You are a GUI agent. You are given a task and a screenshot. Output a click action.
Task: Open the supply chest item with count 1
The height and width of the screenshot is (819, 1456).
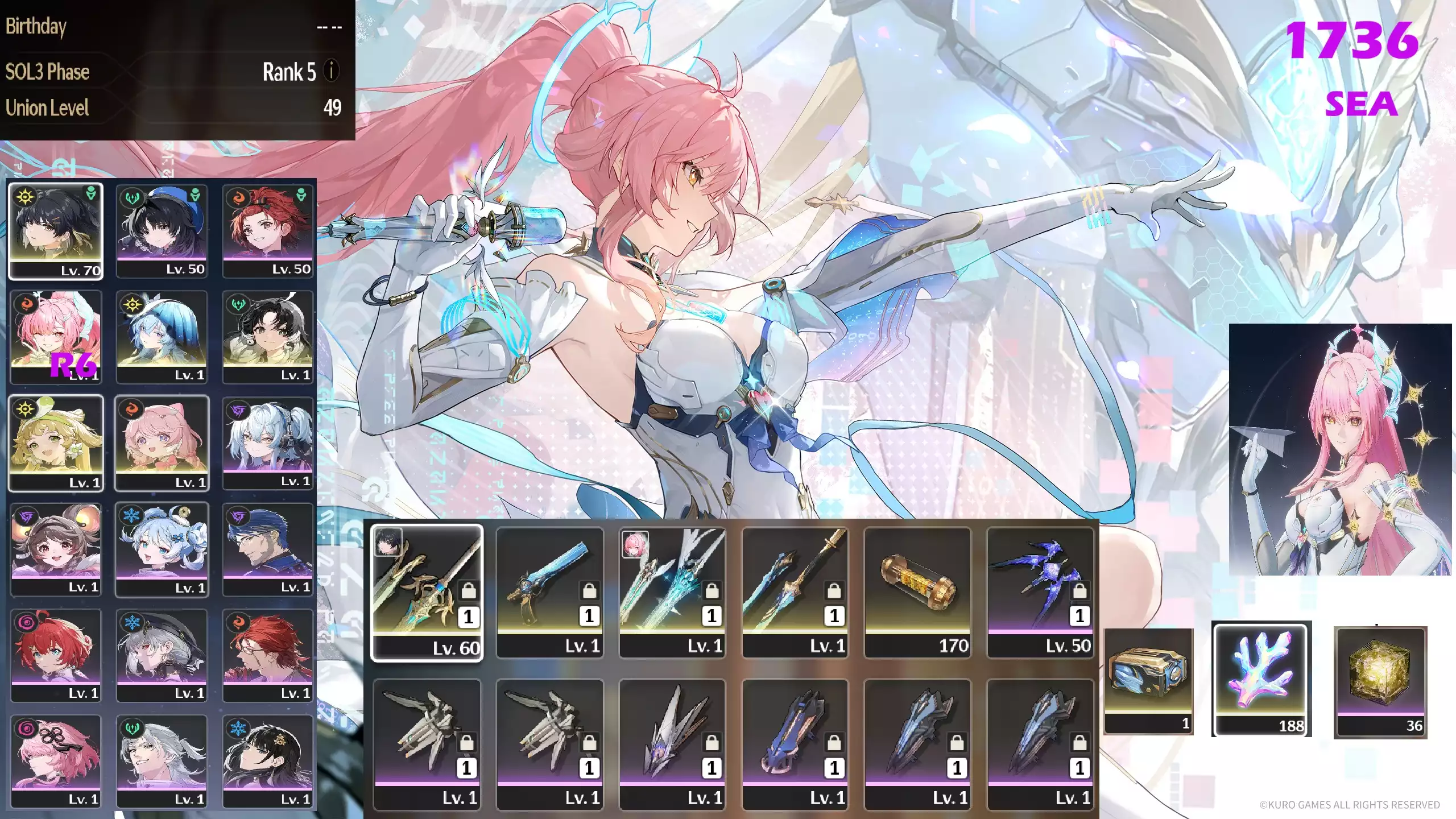pyautogui.click(x=1148, y=681)
